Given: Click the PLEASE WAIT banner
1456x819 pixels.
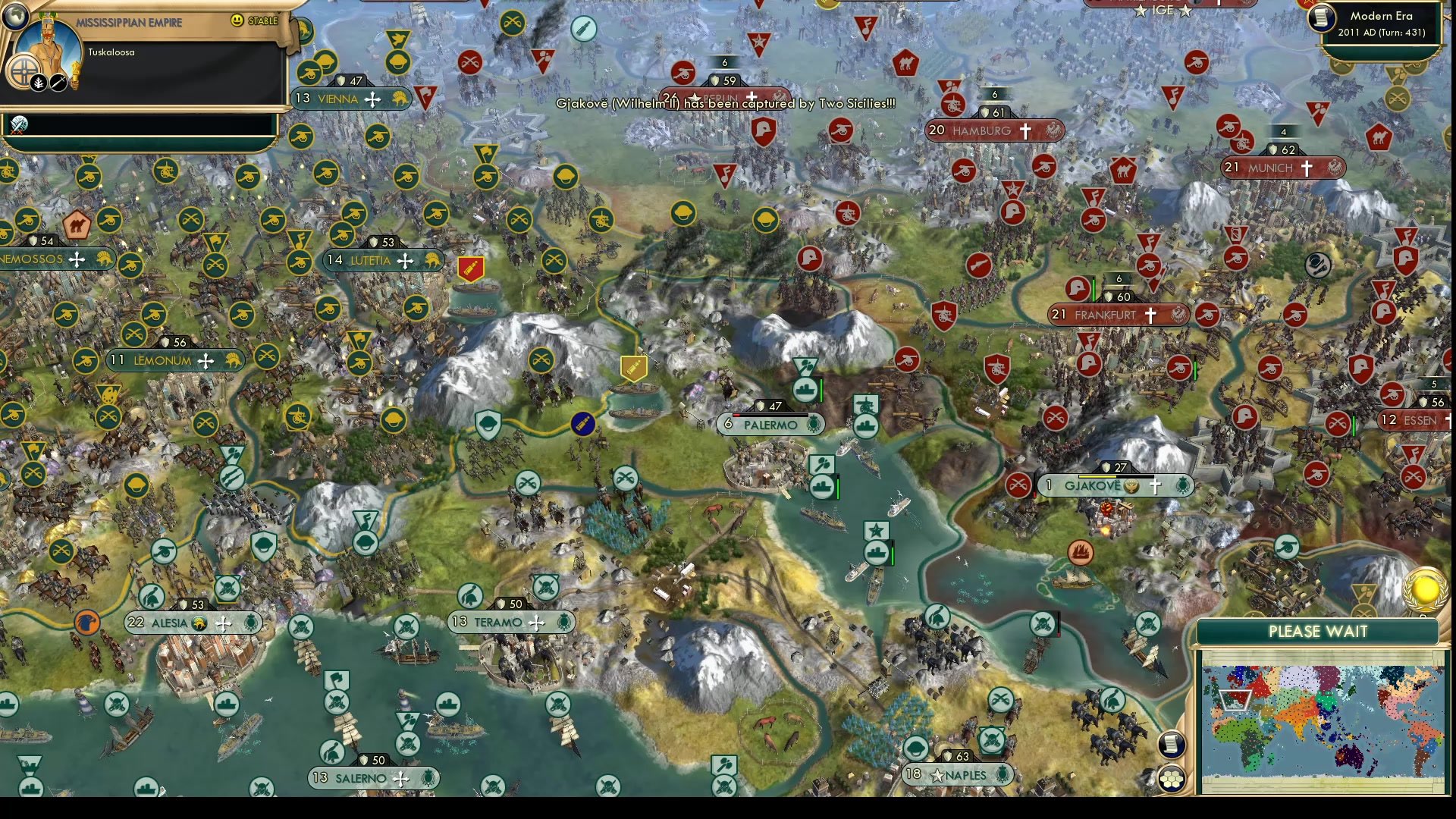Looking at the screenshot, I should [x=1319, y=630].
